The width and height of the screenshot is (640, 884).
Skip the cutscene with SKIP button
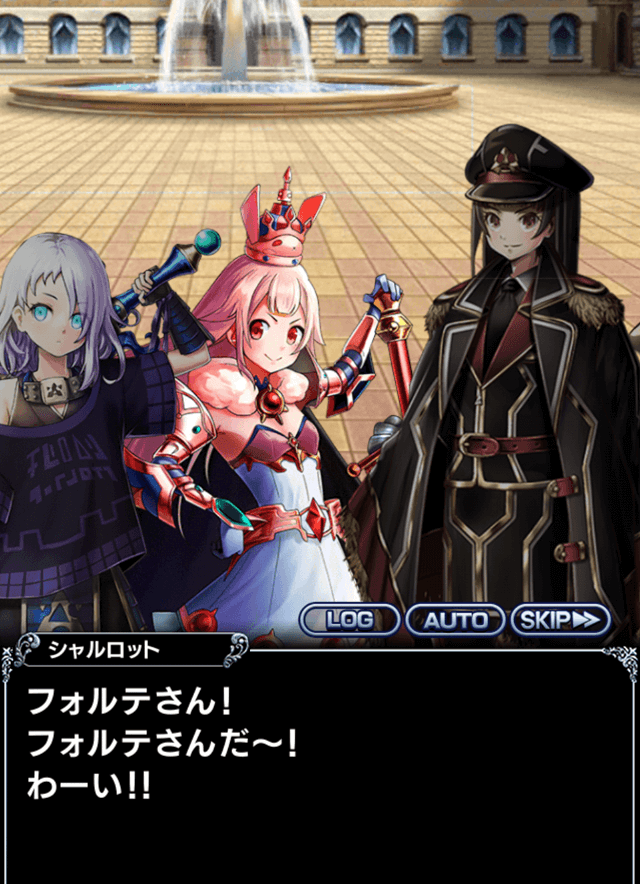(561, 620)
